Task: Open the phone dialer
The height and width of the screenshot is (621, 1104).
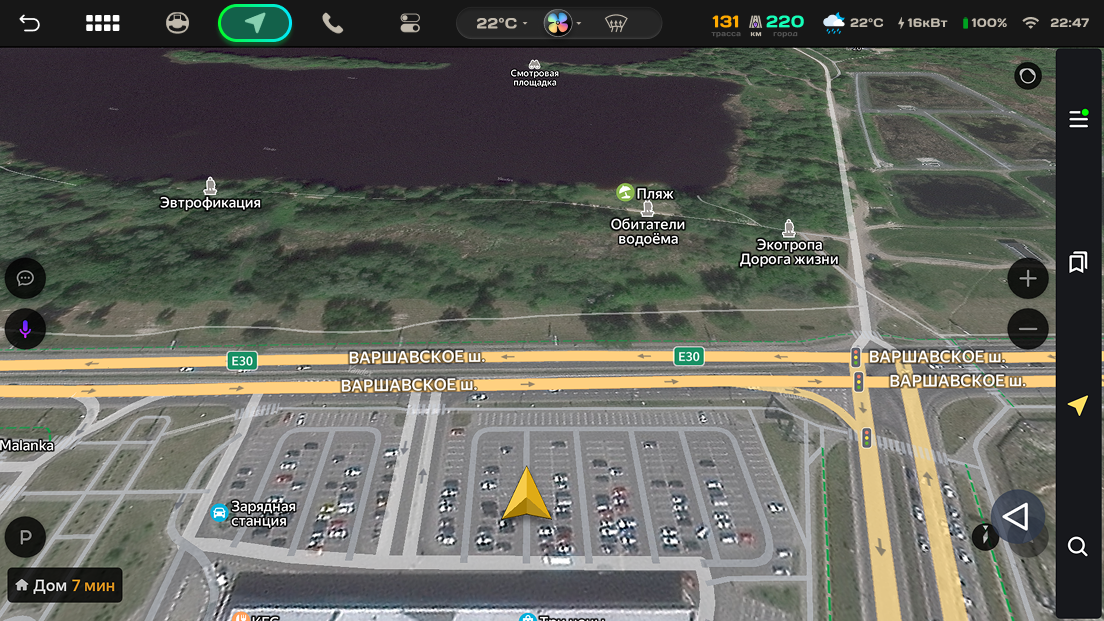Action: [x=332, y=23]
